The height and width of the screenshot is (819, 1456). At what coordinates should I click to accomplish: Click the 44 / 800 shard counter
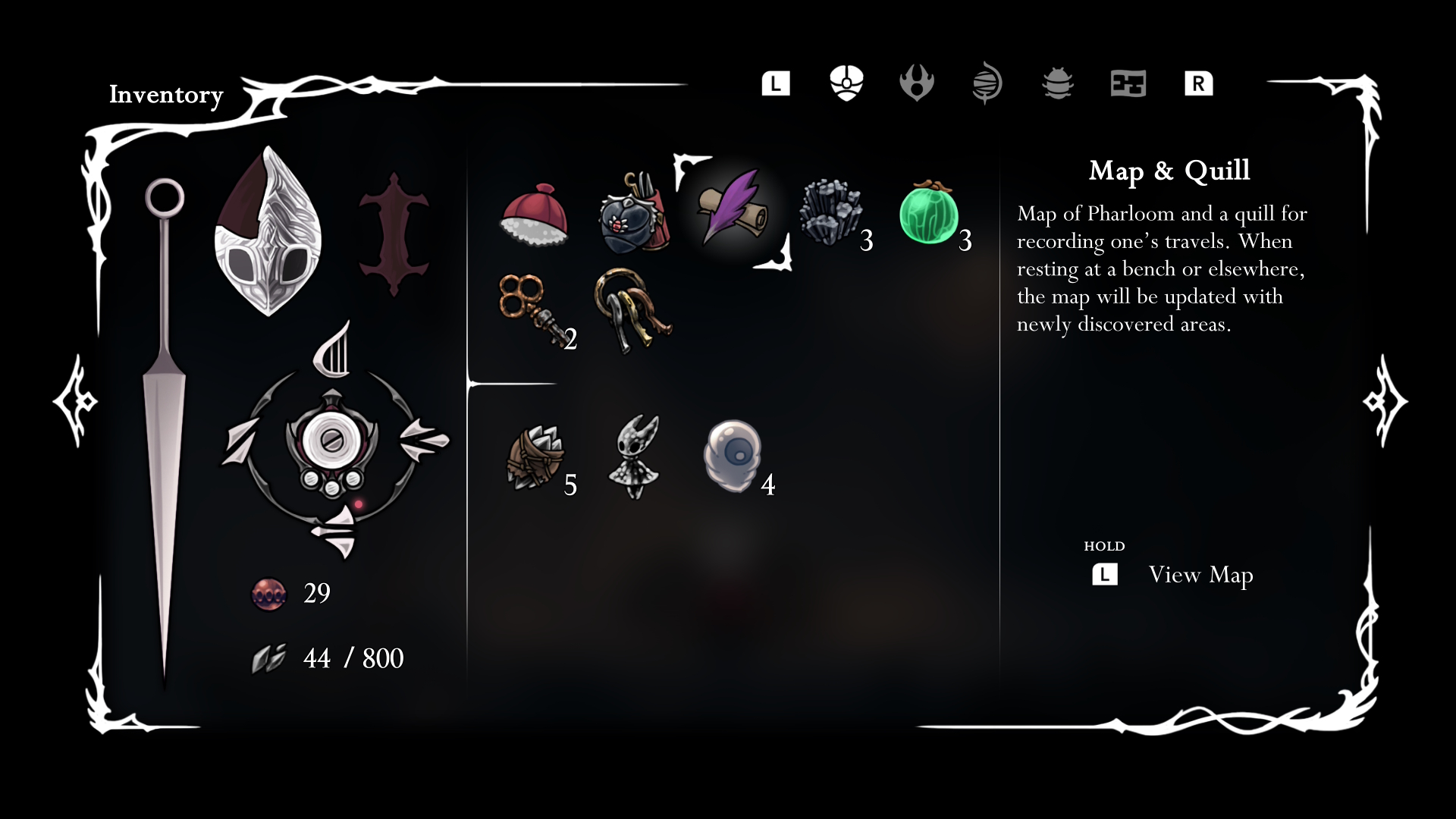353,657
